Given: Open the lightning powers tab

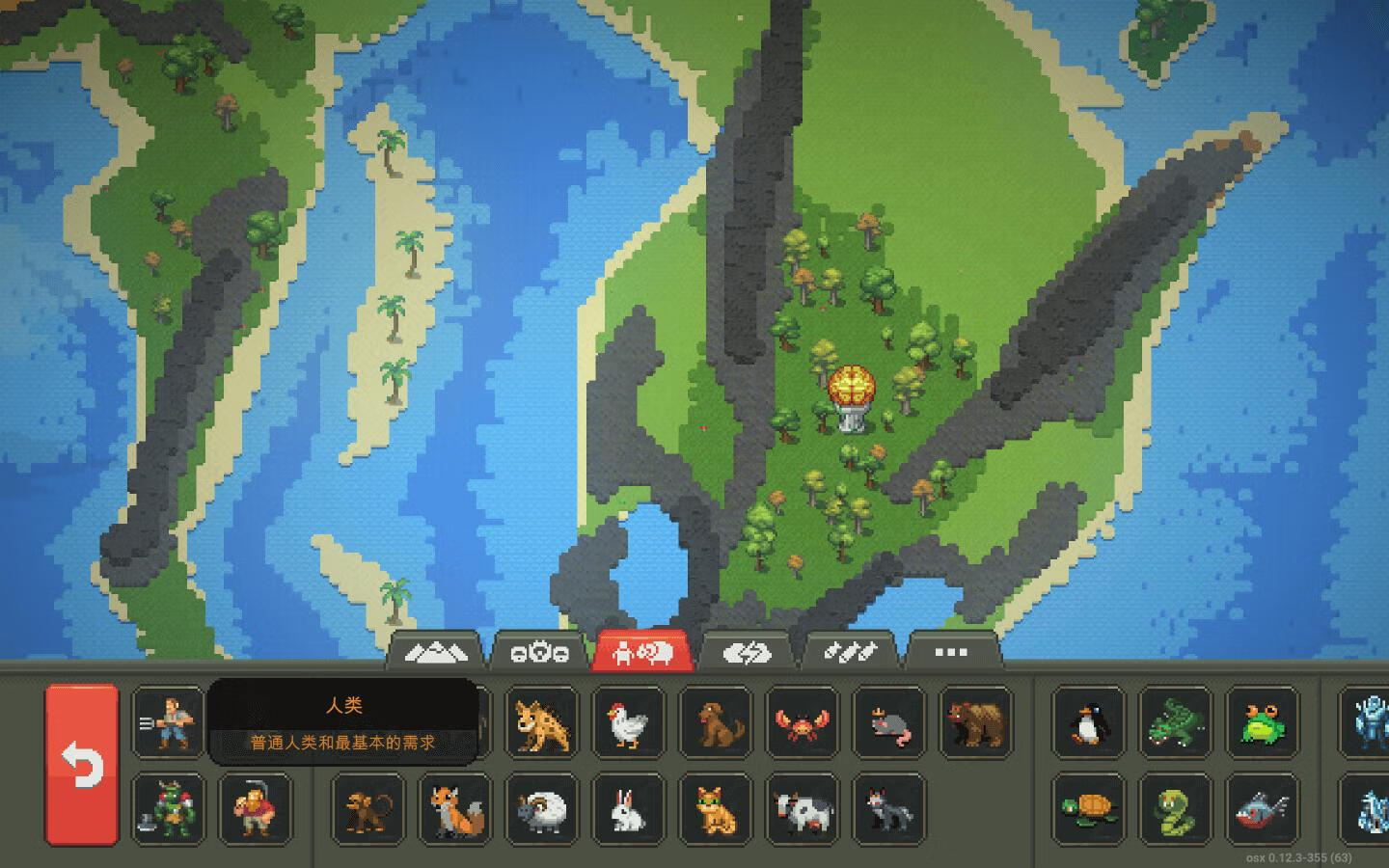Looking at the screenshot, I should click(748, 651).
